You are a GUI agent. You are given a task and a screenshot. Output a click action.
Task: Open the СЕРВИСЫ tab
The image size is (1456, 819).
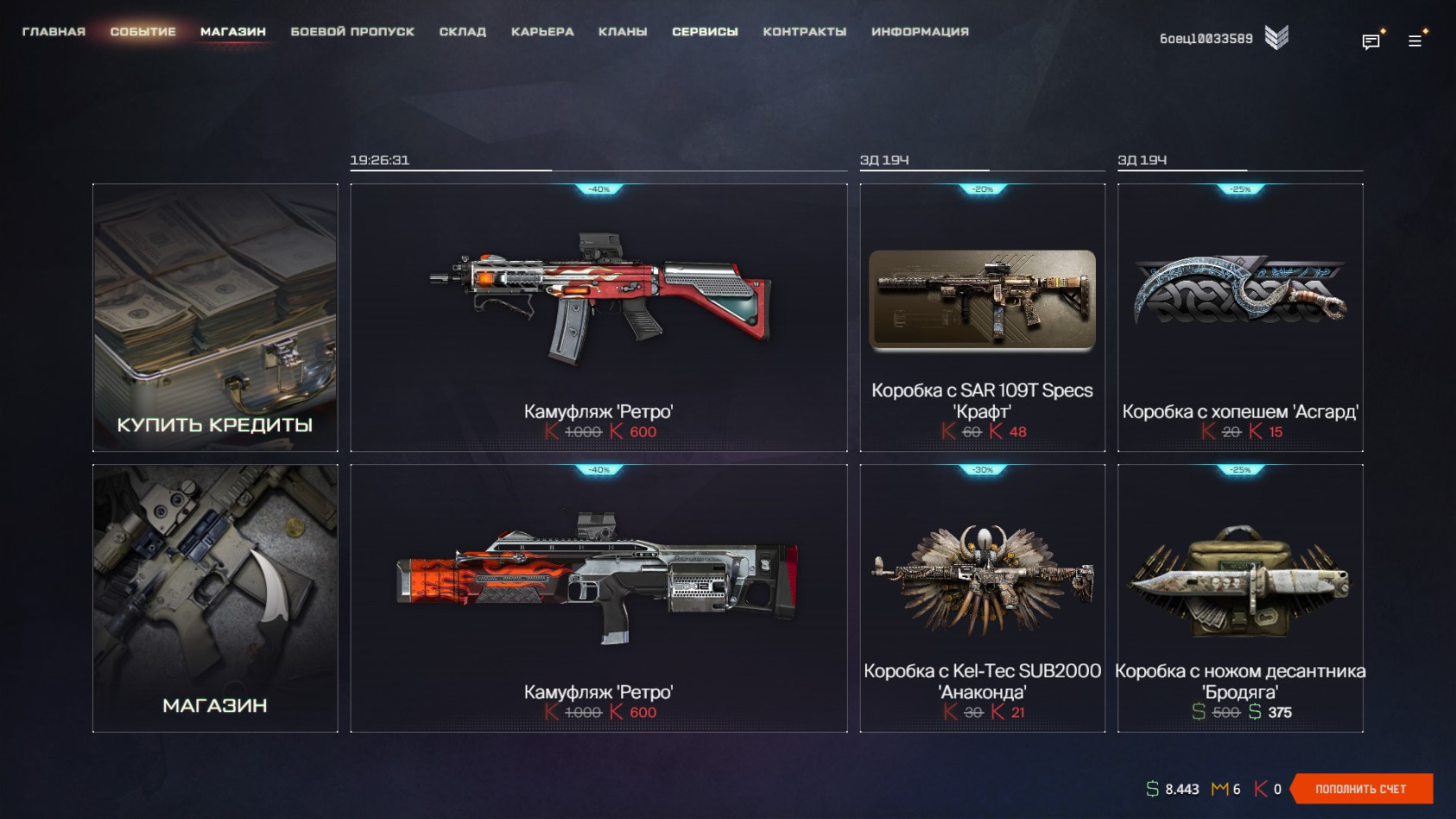(x=705, y=32)
